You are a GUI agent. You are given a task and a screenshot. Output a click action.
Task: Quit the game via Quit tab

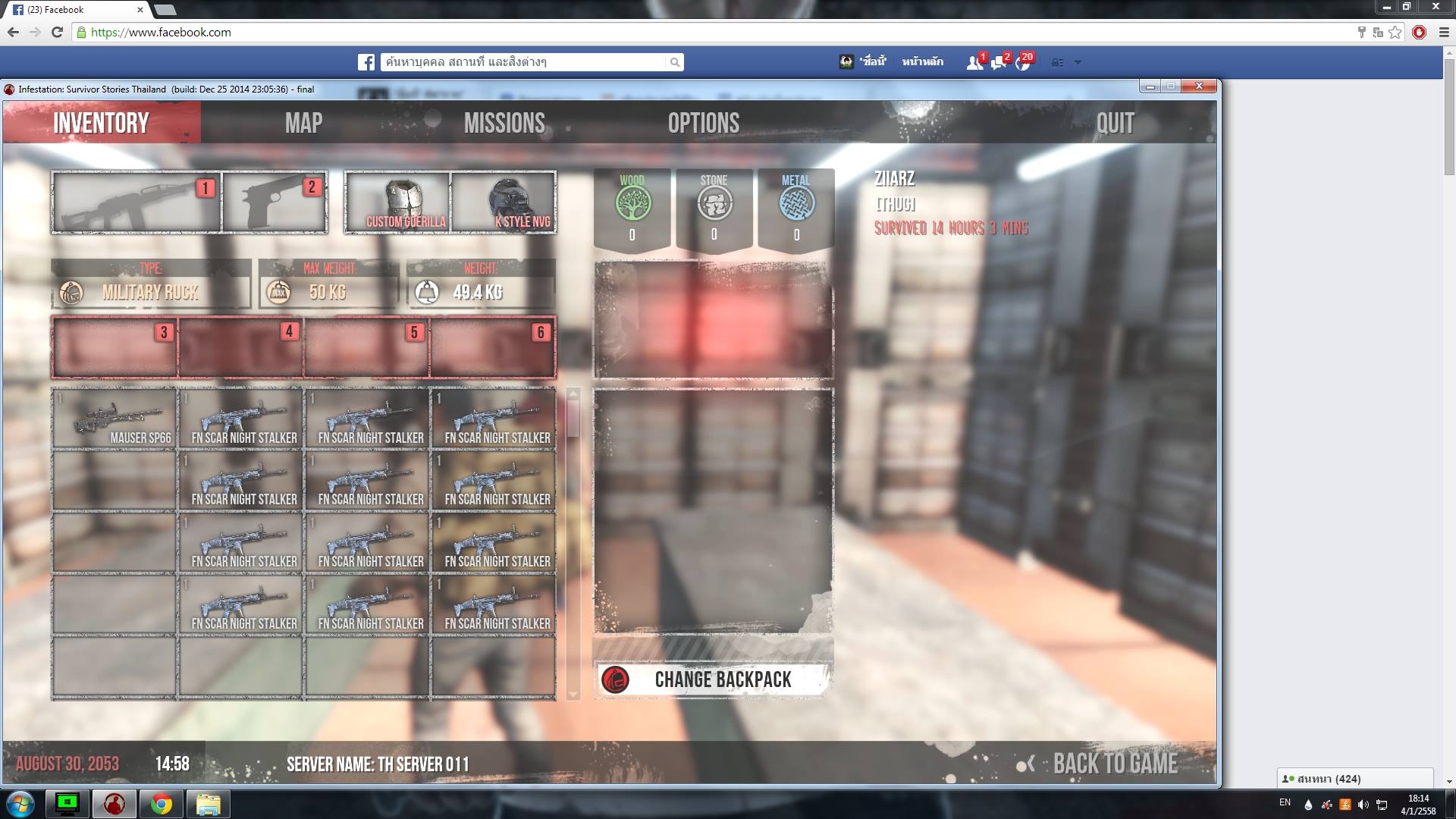click(1114, 123)
